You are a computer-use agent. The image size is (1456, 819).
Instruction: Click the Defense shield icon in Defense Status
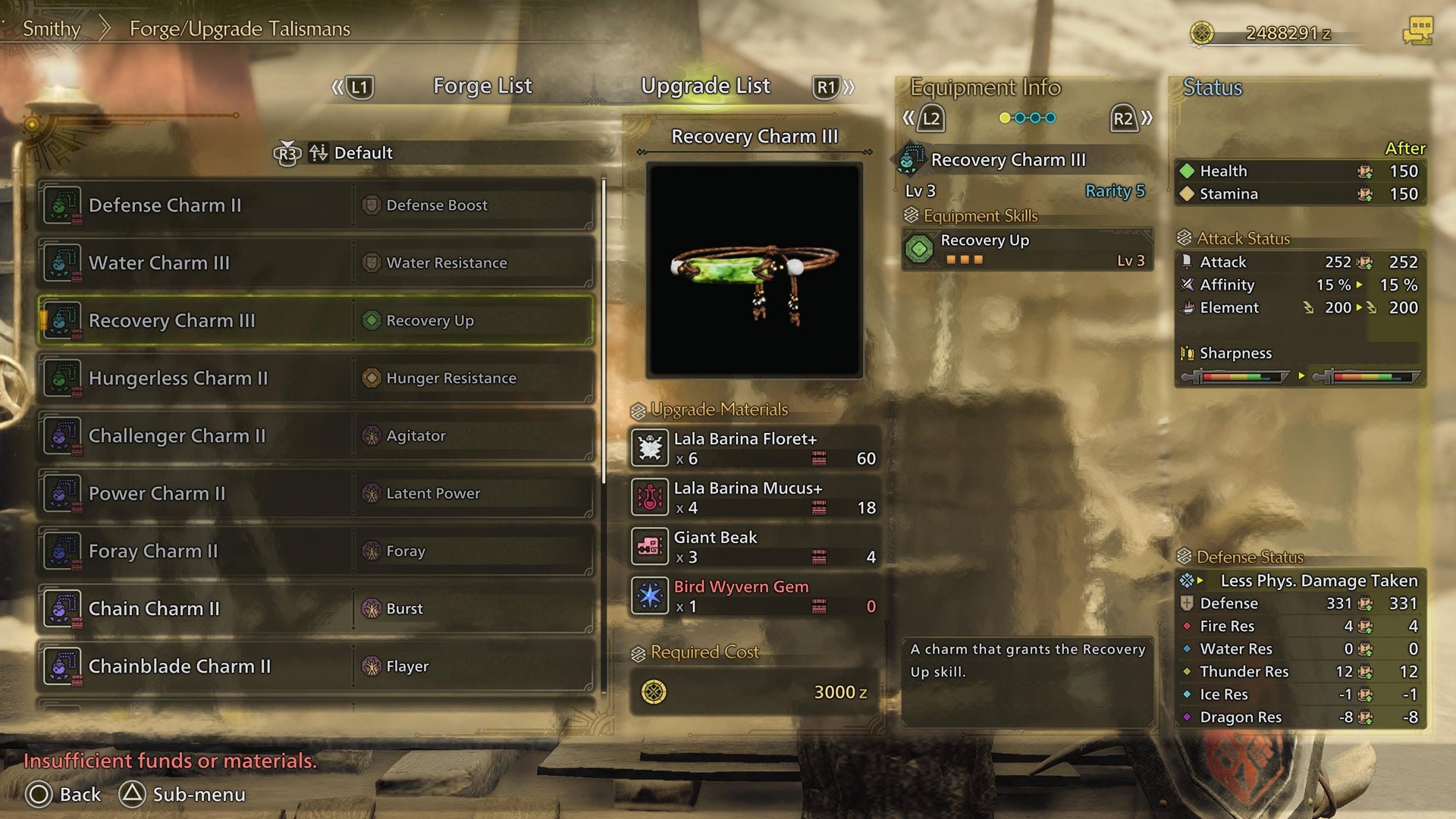[x=1186, y=603]
